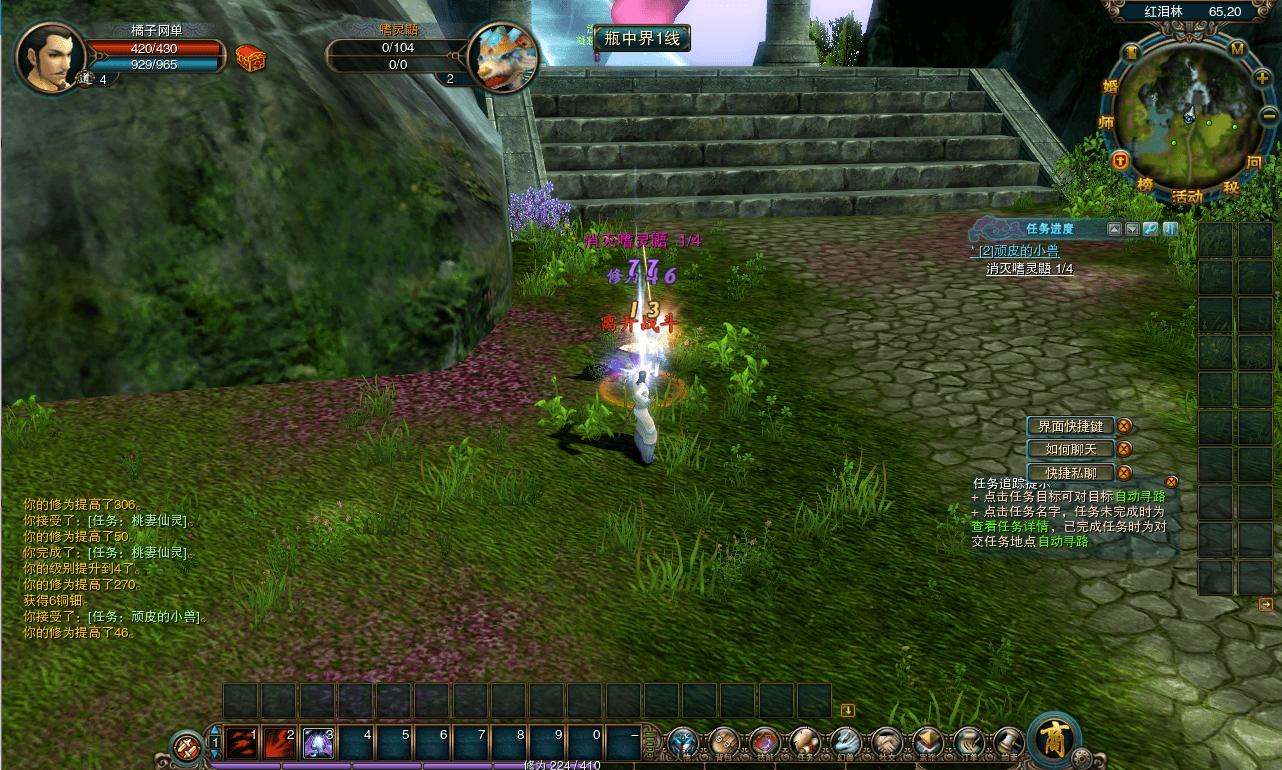Activate the purple skill in hotbar slot 3
1282x770 pixels.
pyautogui.click(x=318, y=742)
